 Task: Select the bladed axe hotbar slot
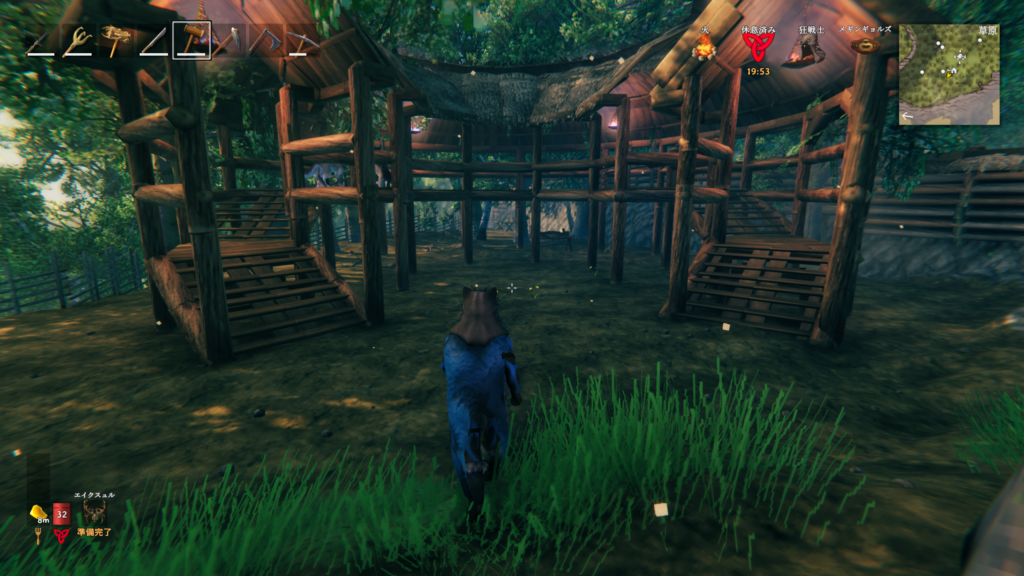tap(228, 41)
